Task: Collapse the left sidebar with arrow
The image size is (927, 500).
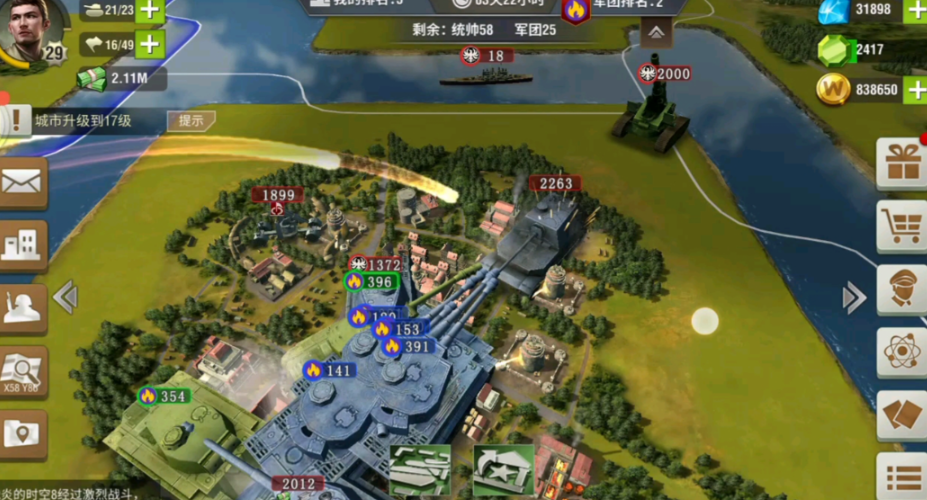Action: (65, 296)
